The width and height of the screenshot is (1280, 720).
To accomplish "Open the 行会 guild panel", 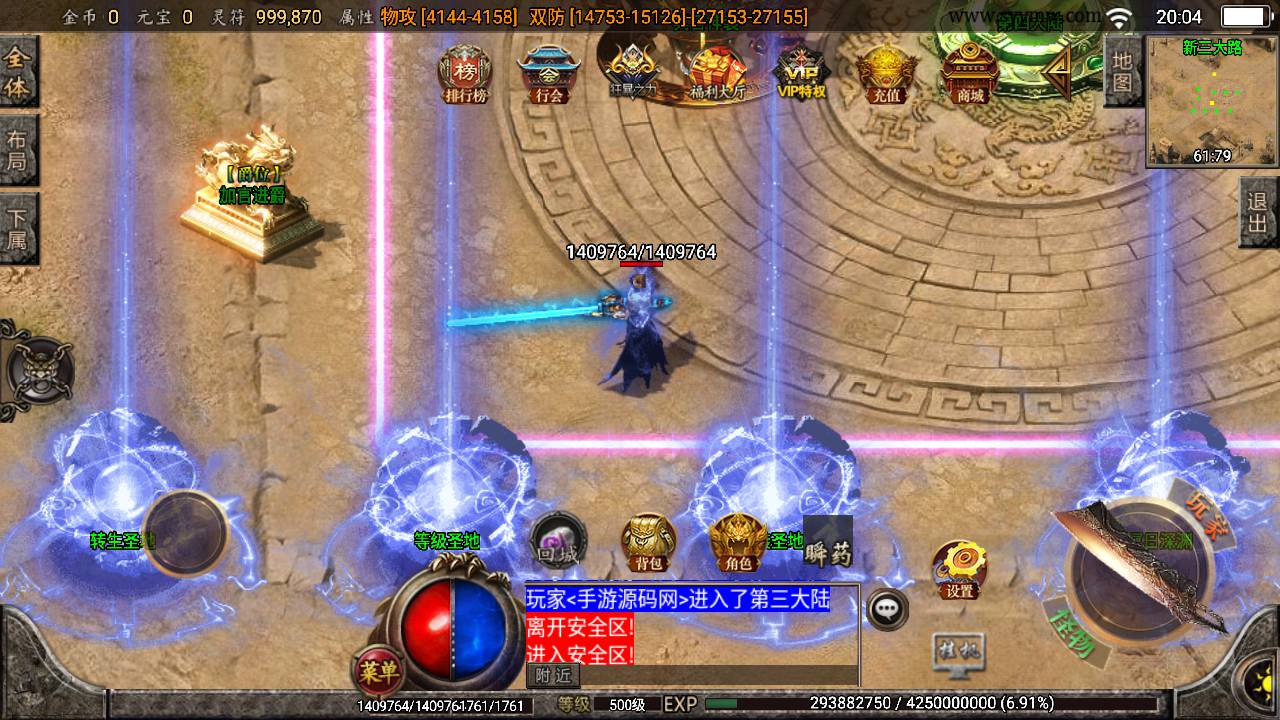I will [x=549, y=72].
